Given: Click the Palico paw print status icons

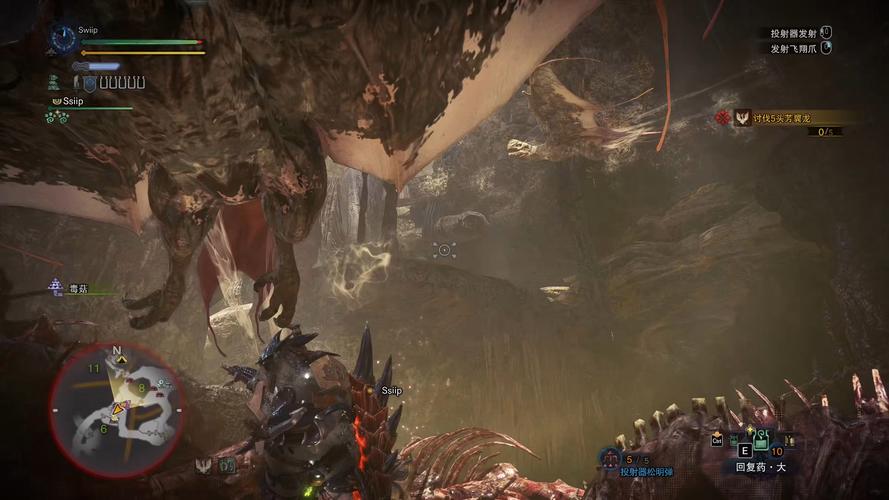Looking at the screenshot, I should (x=56, y=117).
